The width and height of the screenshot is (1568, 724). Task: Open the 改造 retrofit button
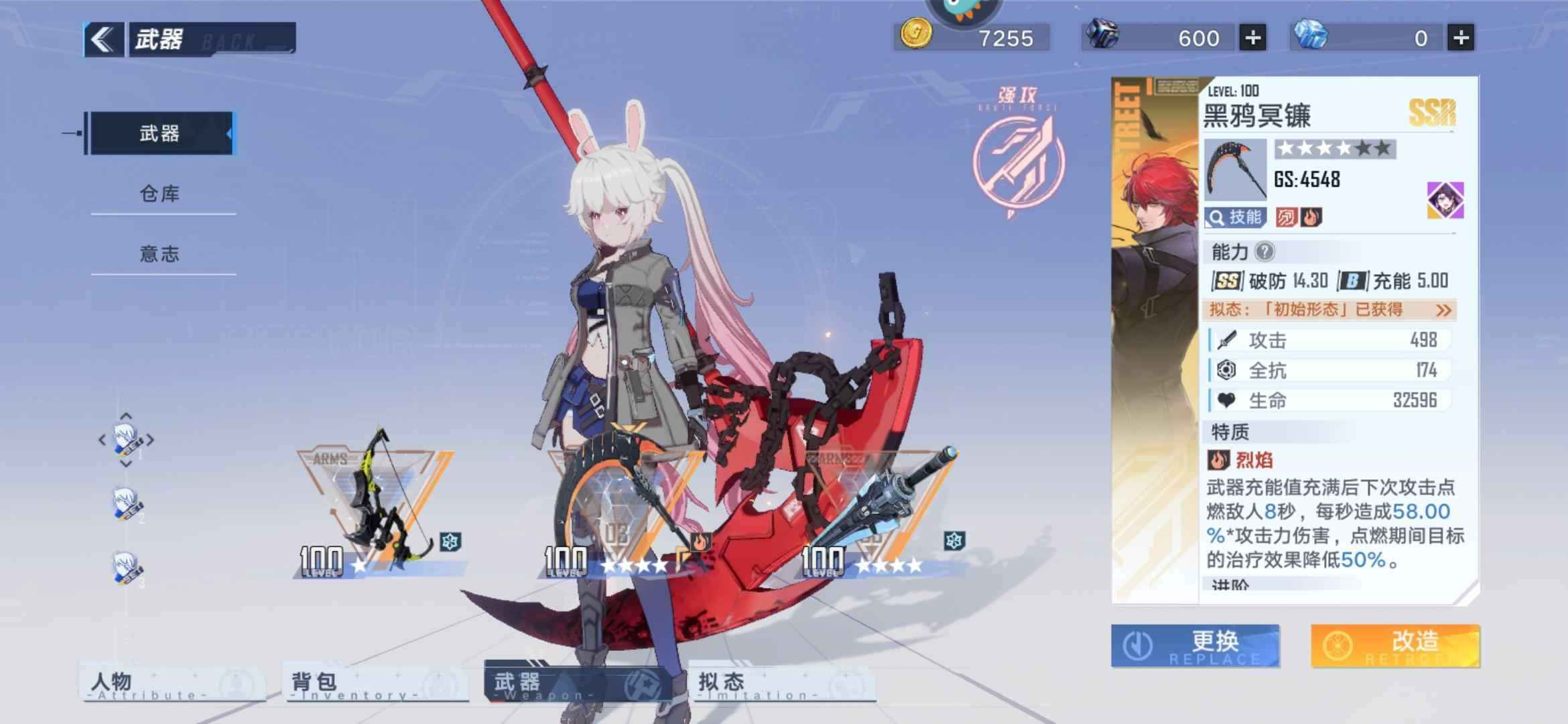click(x=1395, y=646)
